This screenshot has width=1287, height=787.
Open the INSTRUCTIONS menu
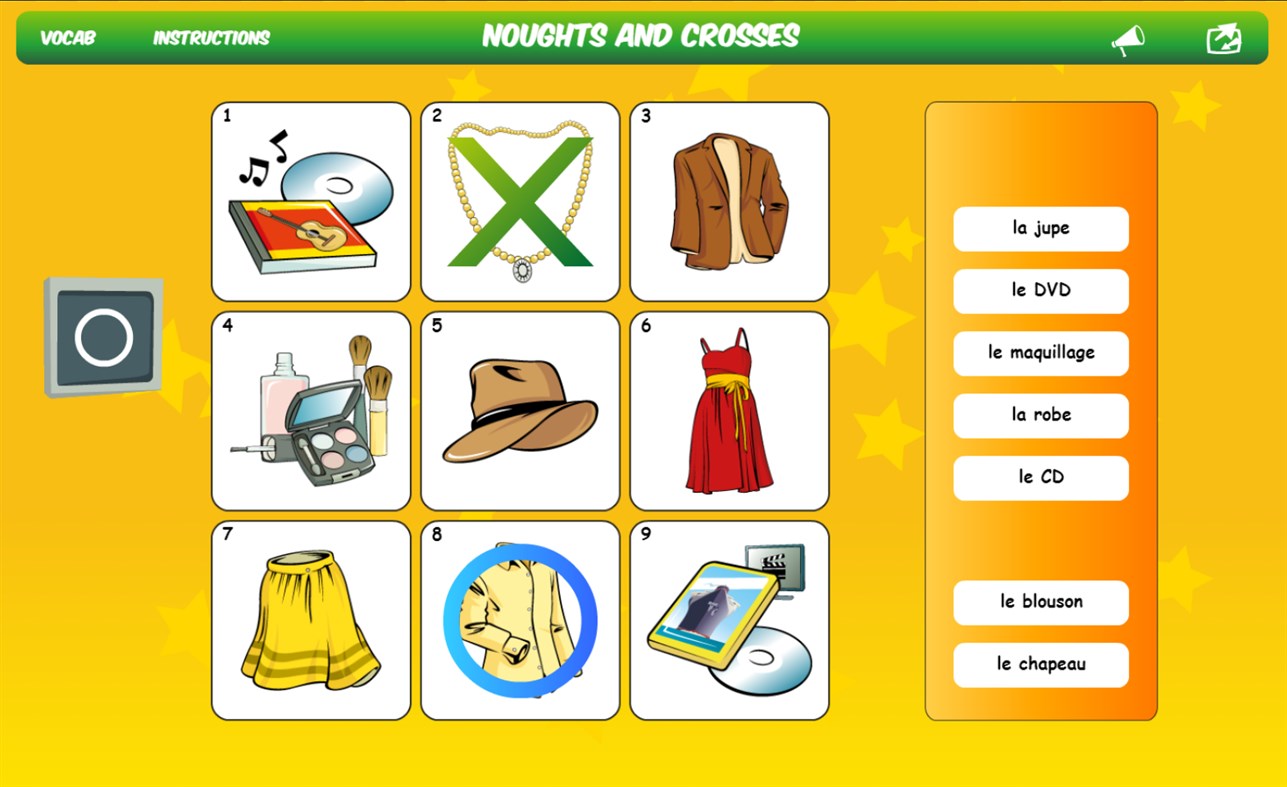210,39
